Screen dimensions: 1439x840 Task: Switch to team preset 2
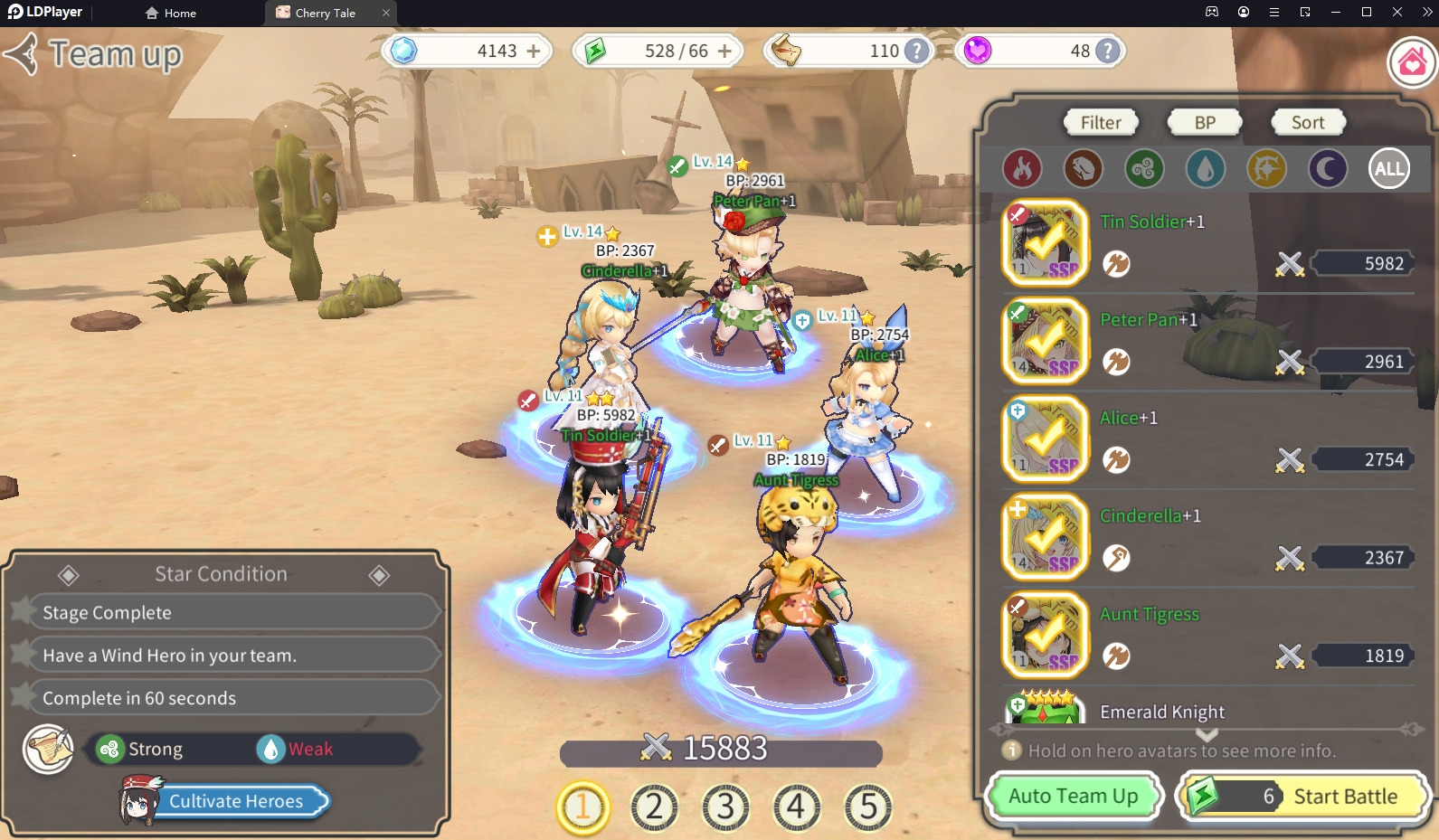point(654,807)
